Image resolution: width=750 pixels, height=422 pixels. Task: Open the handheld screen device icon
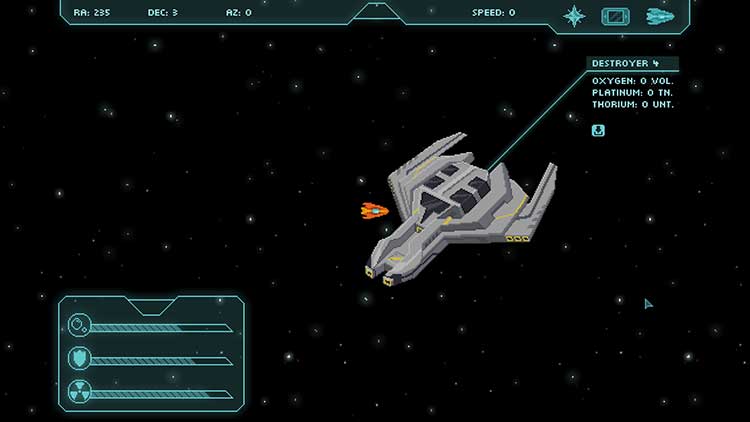click(x=615, y=15)
